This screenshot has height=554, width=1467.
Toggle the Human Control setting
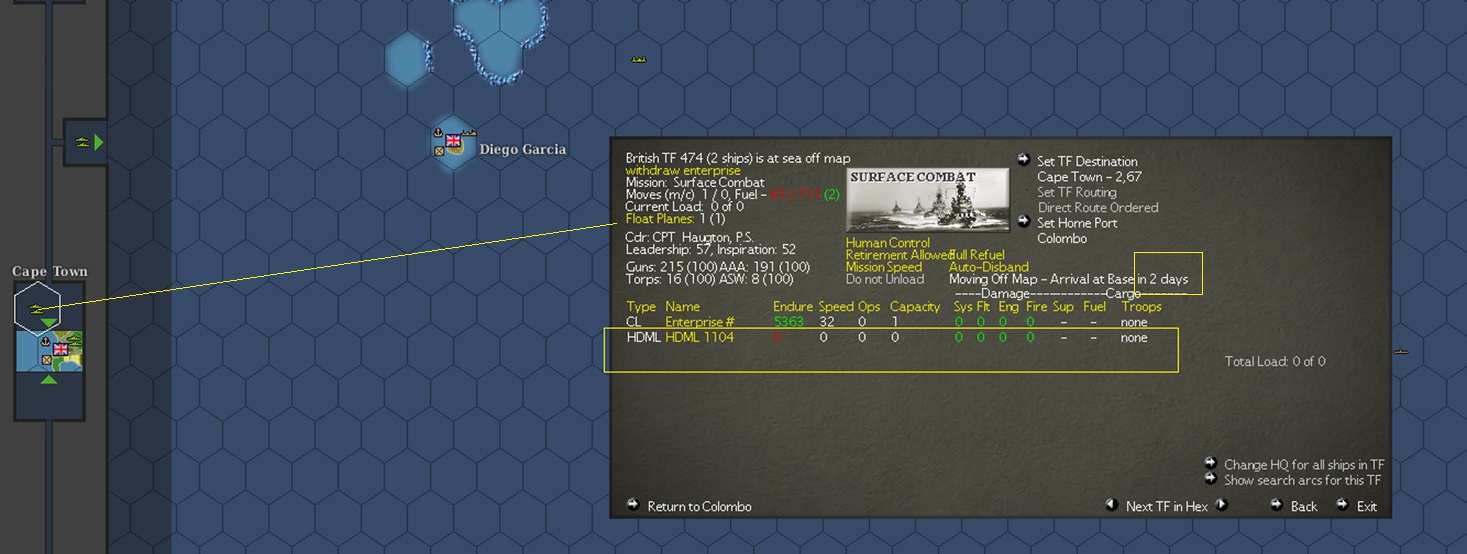pos(887,243)
